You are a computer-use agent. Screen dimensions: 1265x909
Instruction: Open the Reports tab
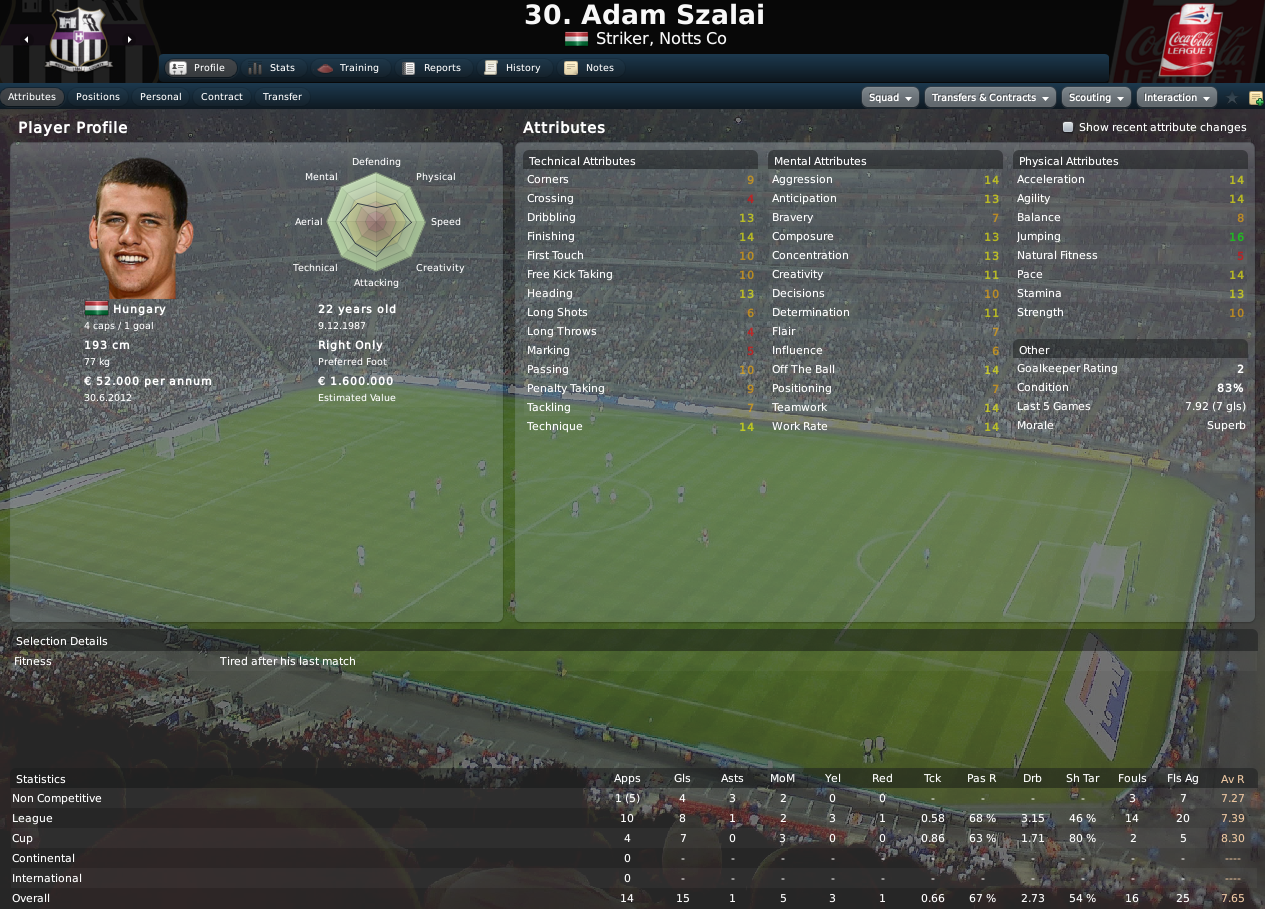tap(432, 68)
